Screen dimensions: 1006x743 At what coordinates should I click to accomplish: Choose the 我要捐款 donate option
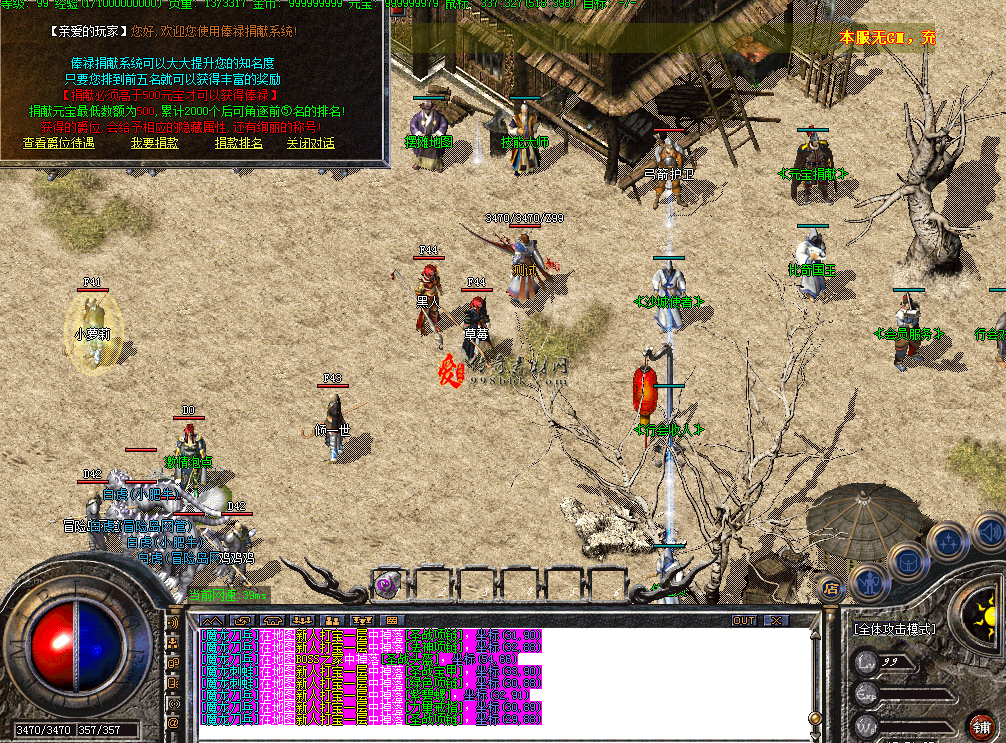155,143
